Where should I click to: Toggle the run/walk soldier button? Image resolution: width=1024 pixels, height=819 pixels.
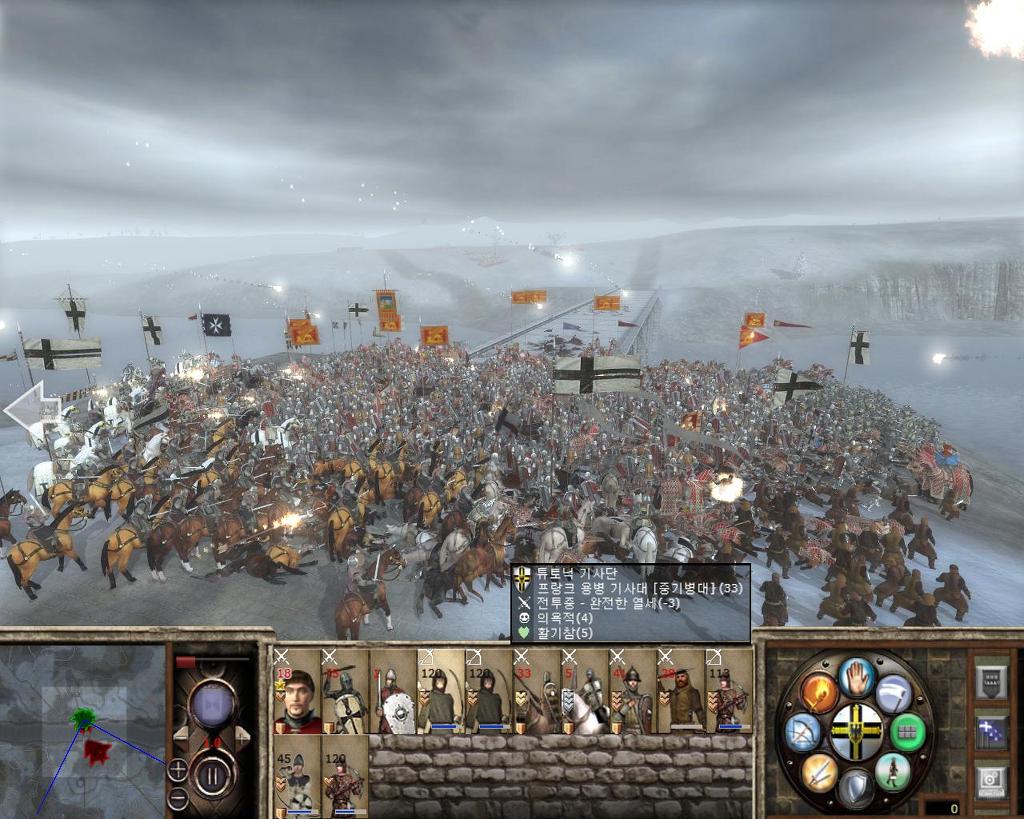(x=892, y=772)
